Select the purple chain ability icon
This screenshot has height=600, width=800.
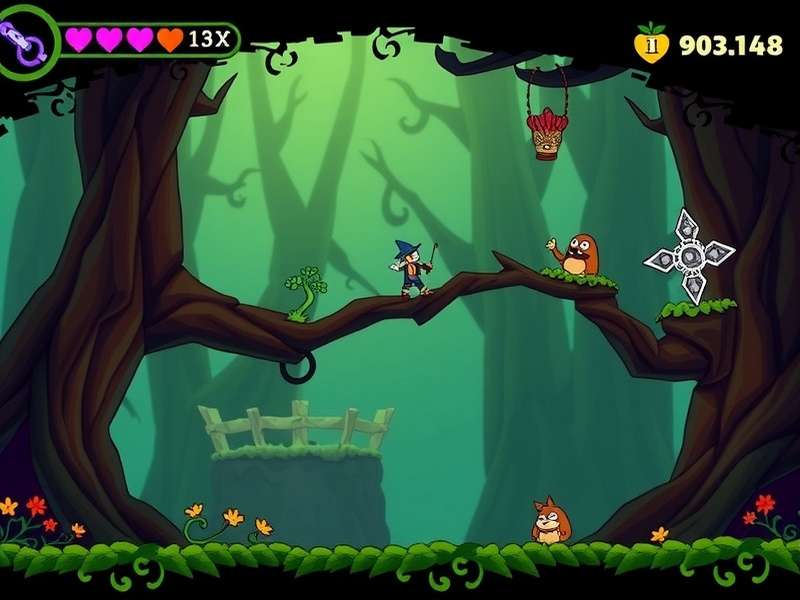click(x=24, y=41)
